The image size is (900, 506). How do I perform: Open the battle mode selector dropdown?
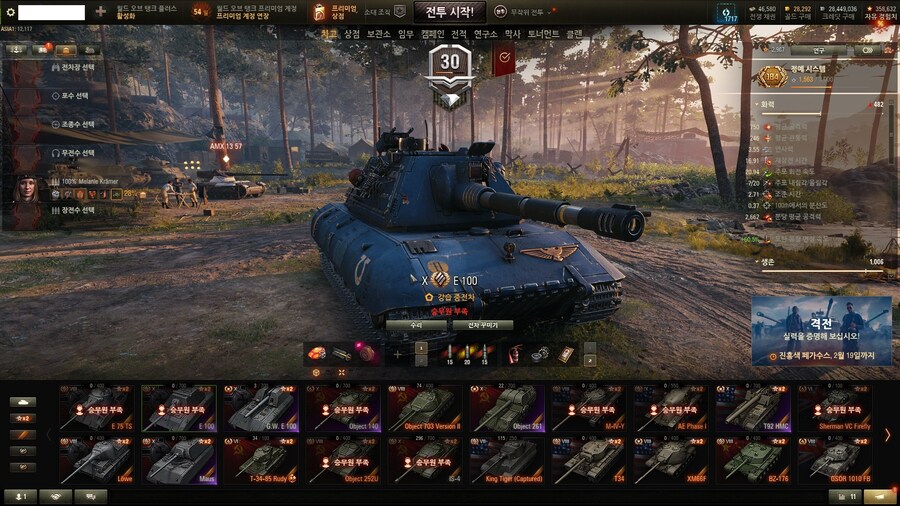pos(531,12)
